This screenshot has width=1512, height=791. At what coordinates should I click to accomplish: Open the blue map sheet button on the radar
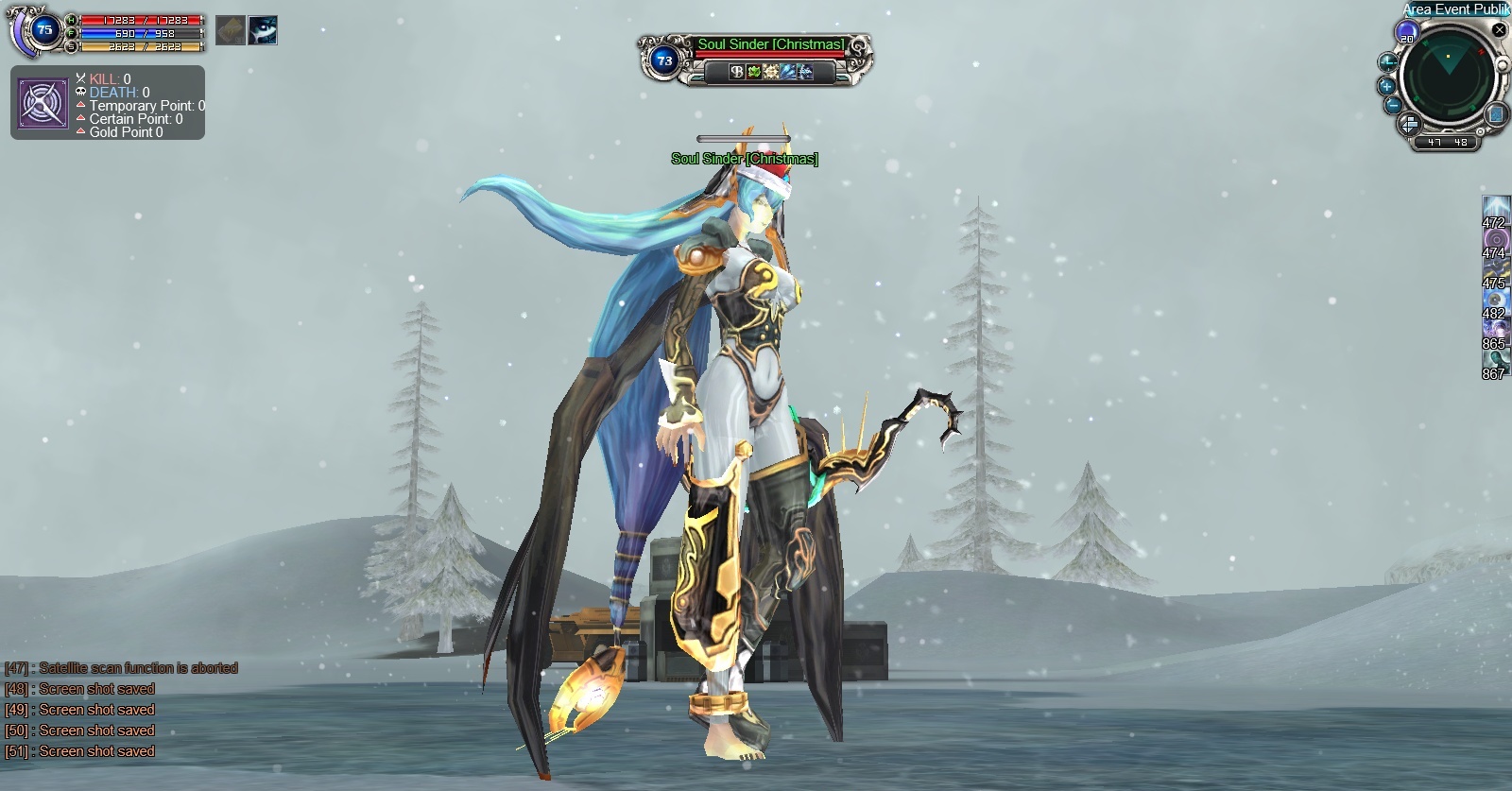coord(1497,114)
